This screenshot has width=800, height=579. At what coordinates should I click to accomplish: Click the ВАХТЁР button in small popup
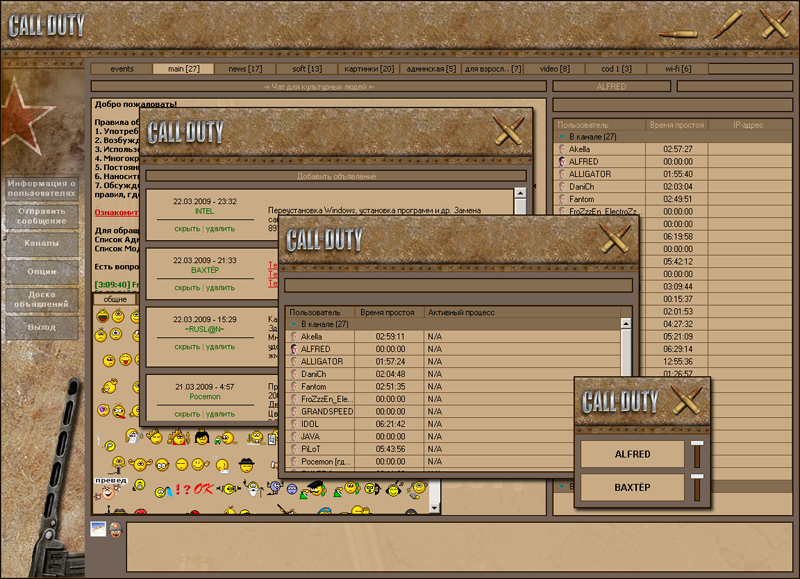click(x=632, y=487)
